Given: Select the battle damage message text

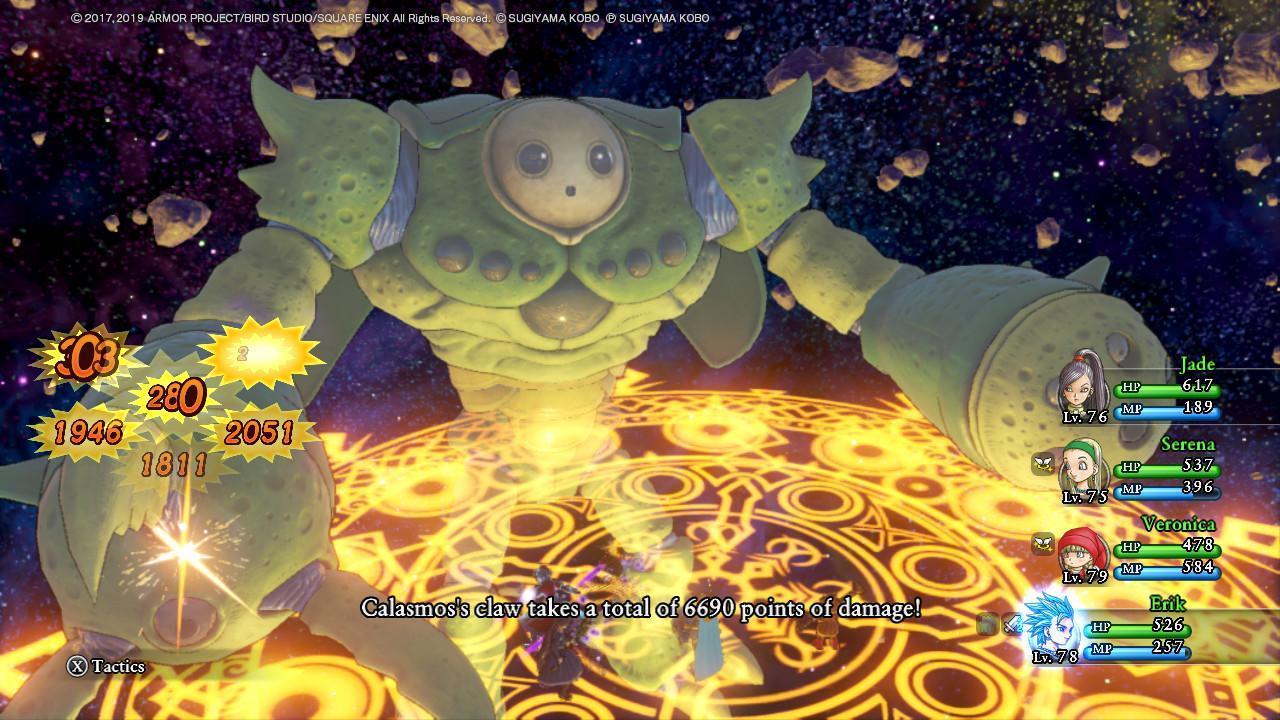Looking at the screenshot, I should click(640, 607).
